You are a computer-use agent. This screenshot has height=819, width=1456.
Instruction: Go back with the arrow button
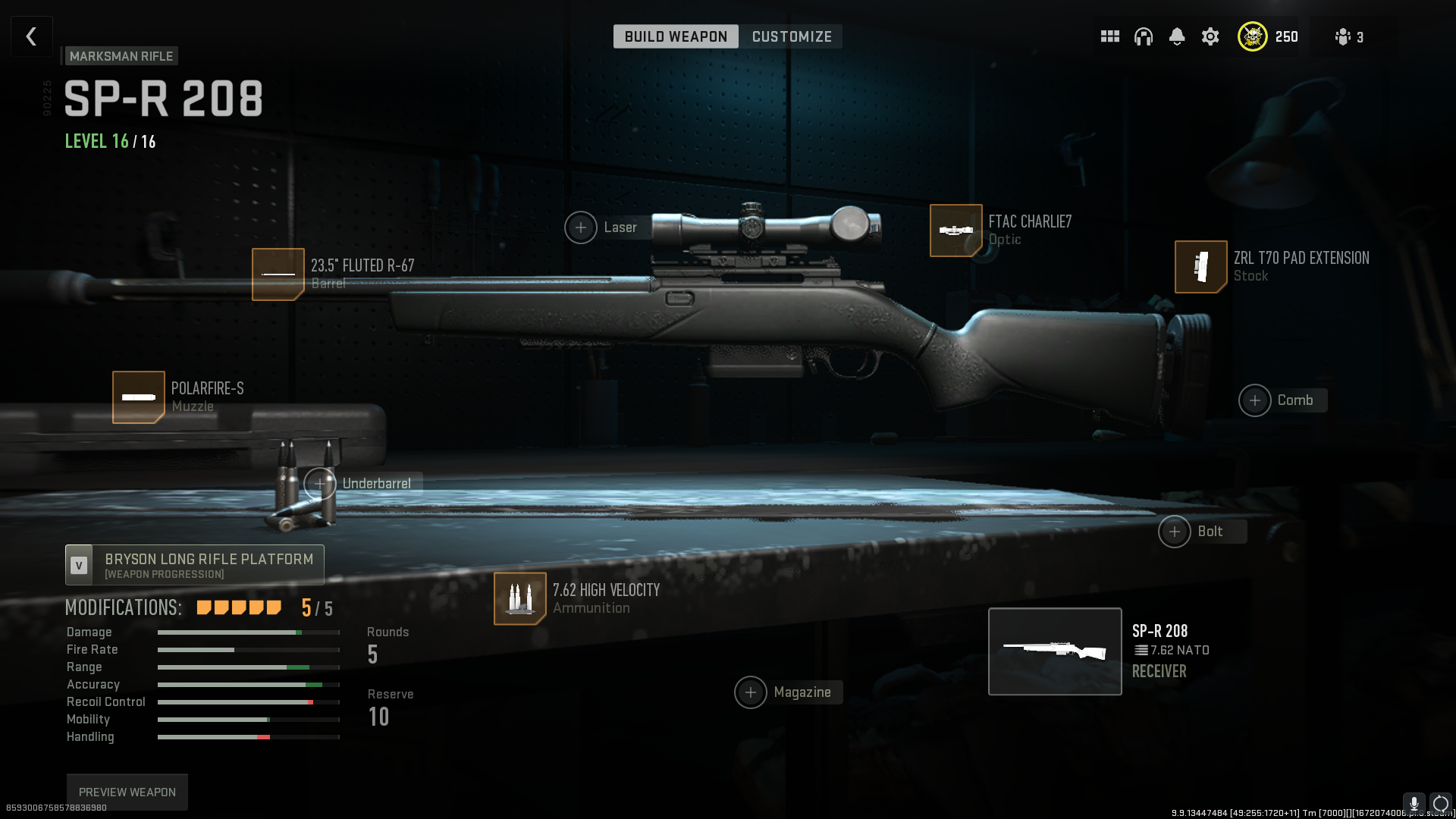(x=32, y=36)
